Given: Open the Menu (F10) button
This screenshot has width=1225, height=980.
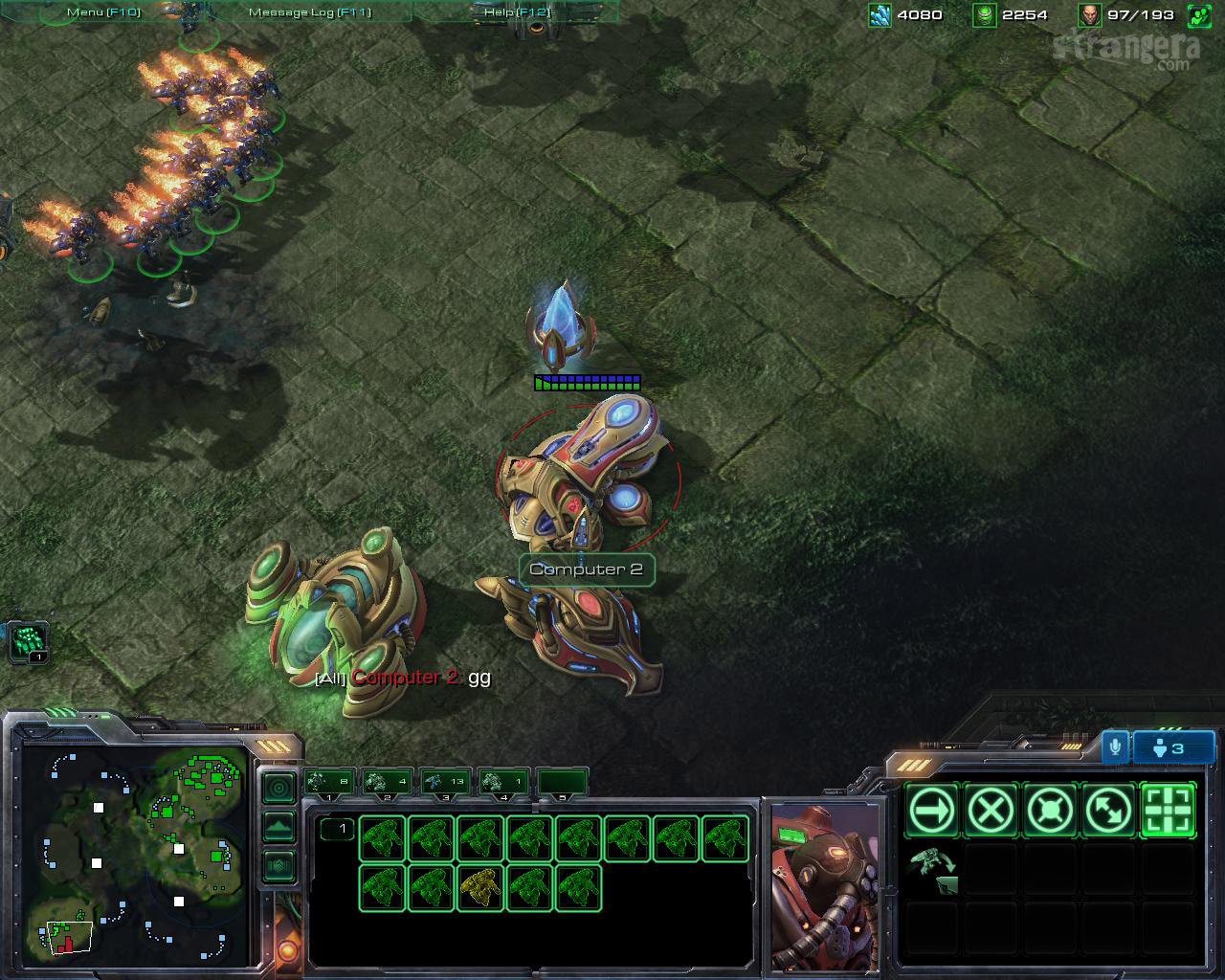Looking at the screenshot, I should point(103,12).
